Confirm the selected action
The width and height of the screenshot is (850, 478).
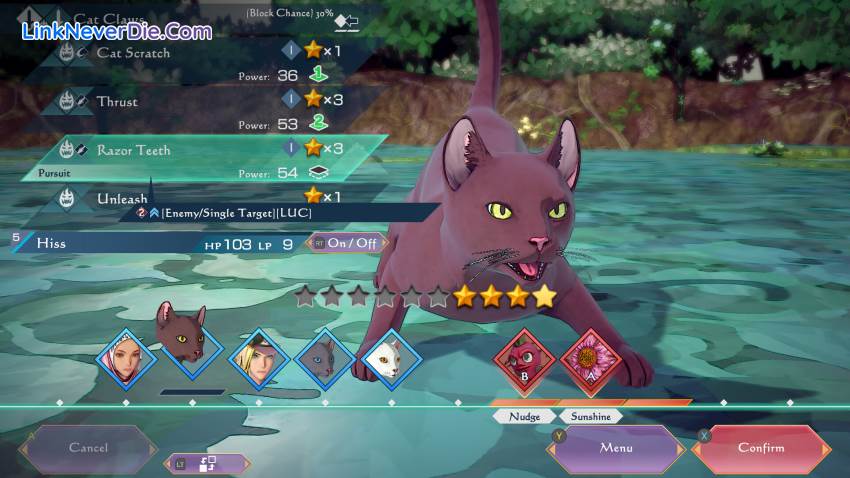(x=761, y=448)
